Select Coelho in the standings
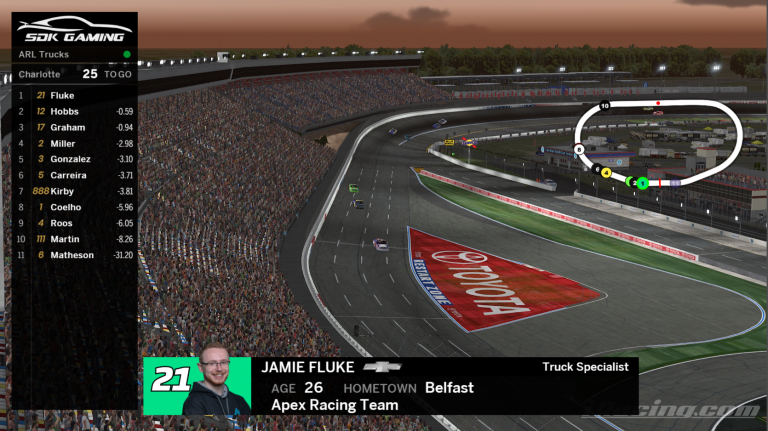 click(x=74, y=207)
